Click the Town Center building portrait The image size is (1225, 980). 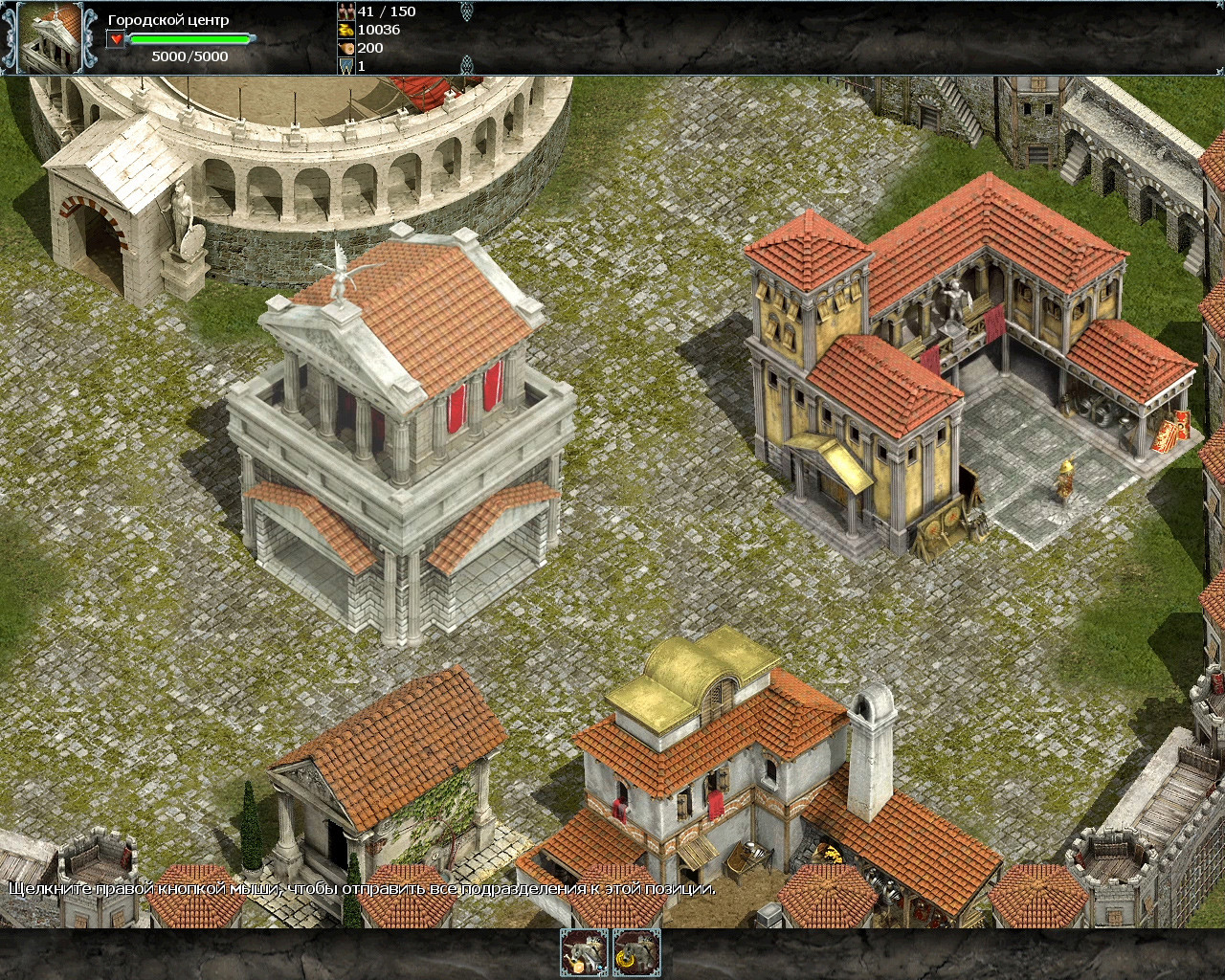[51, 37]
